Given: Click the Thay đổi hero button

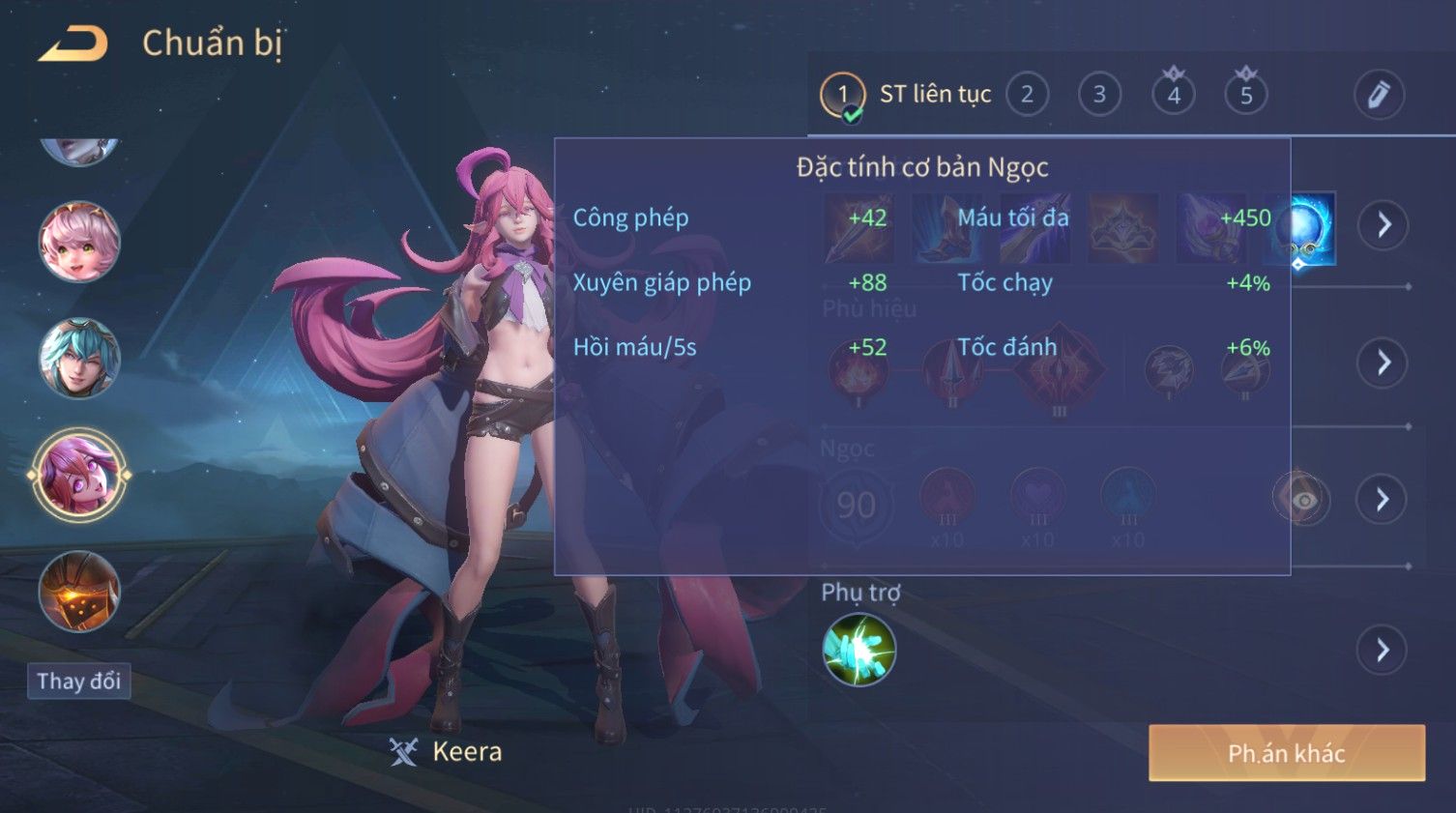Looking at the screenshot, I should pyautogui.click(x=78, y=682).
